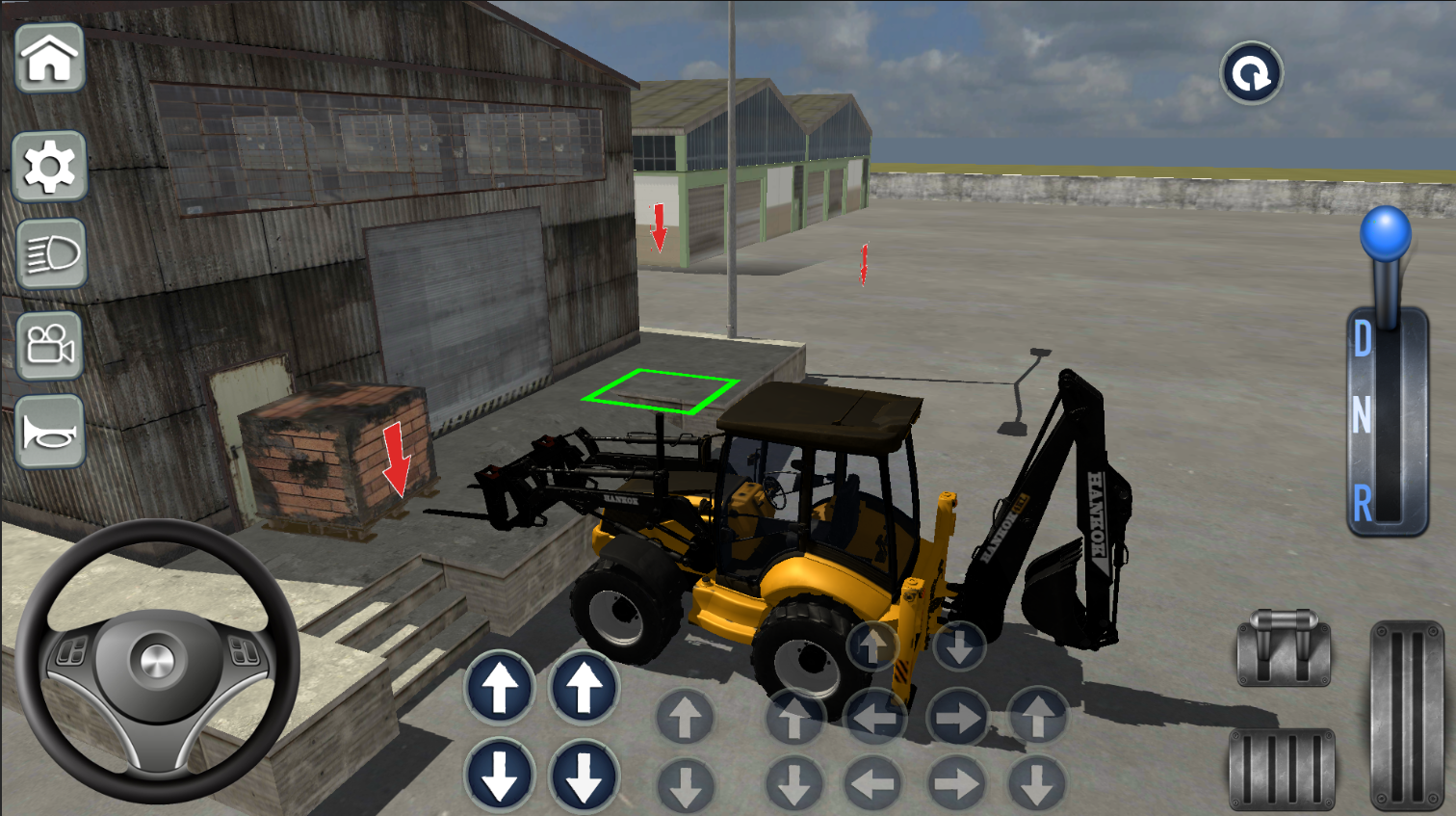Honk the horn
Screen dimensions: 1456x816
[50, 431]
